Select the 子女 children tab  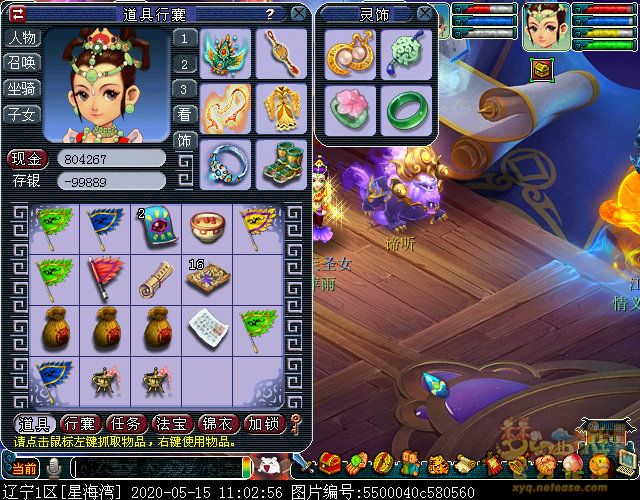coord(21,114)
